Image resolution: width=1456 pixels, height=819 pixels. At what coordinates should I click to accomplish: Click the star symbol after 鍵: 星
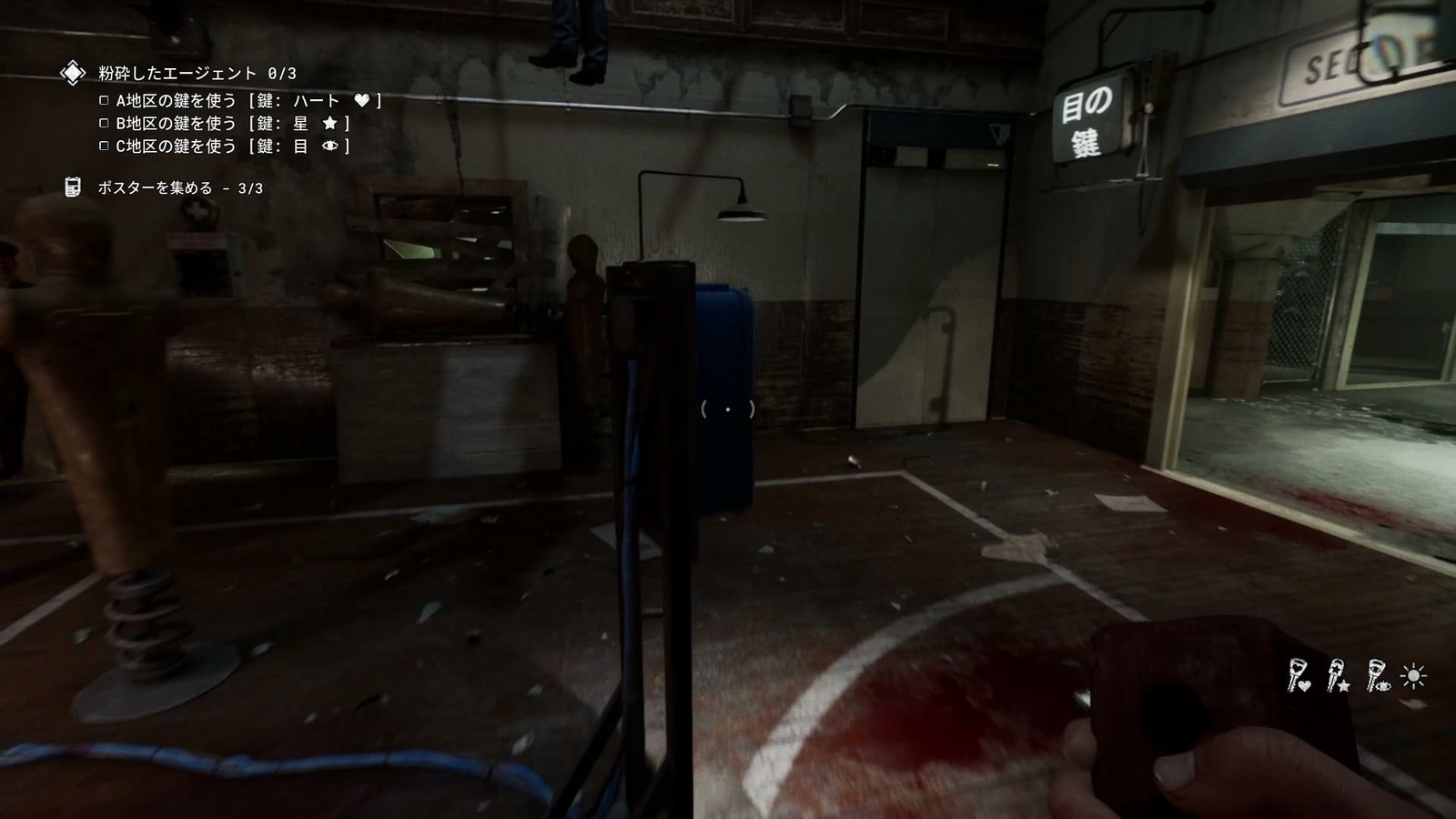point(331,124)
